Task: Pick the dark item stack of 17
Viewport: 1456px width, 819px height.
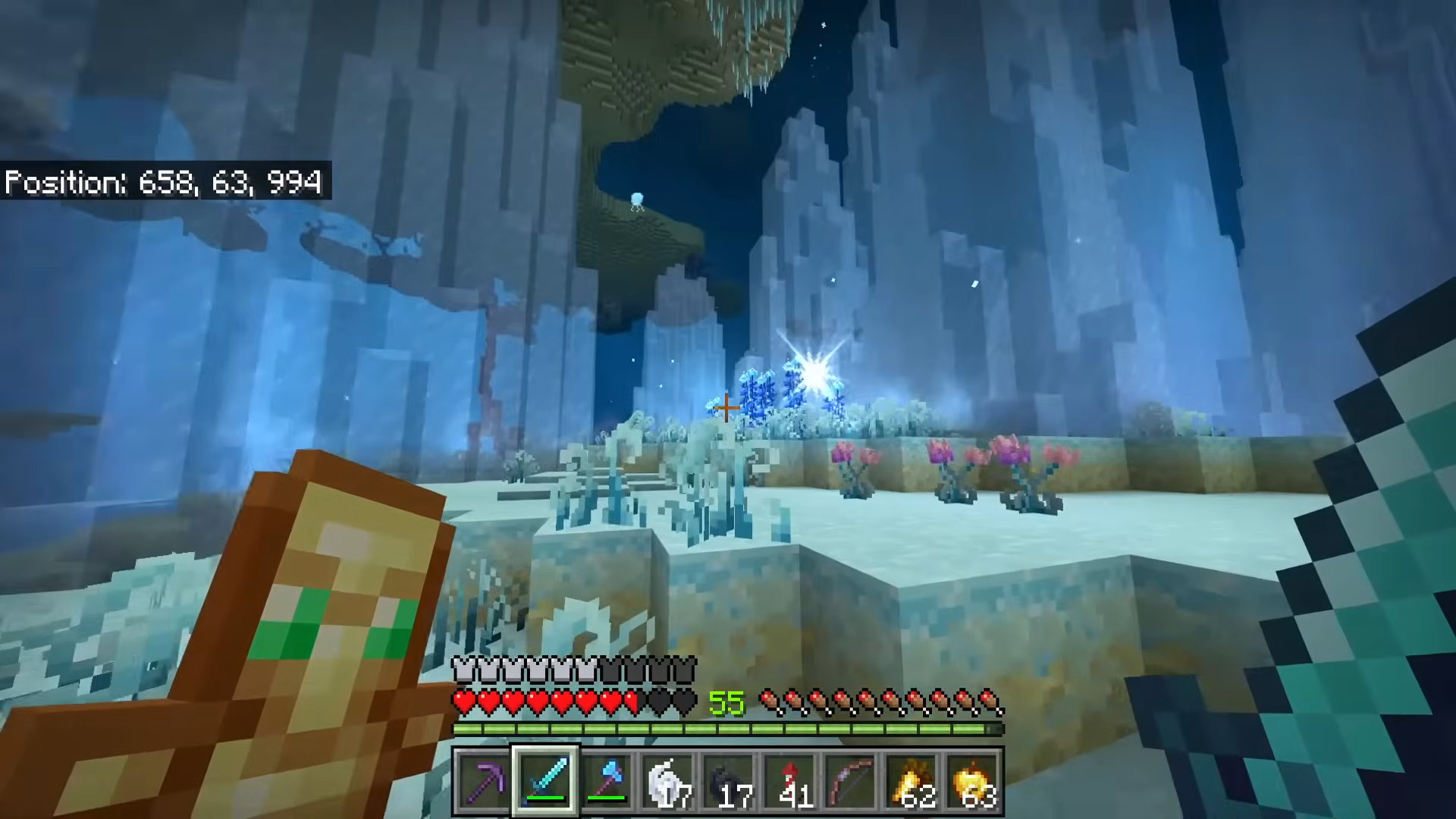Action: coord(728,781)
